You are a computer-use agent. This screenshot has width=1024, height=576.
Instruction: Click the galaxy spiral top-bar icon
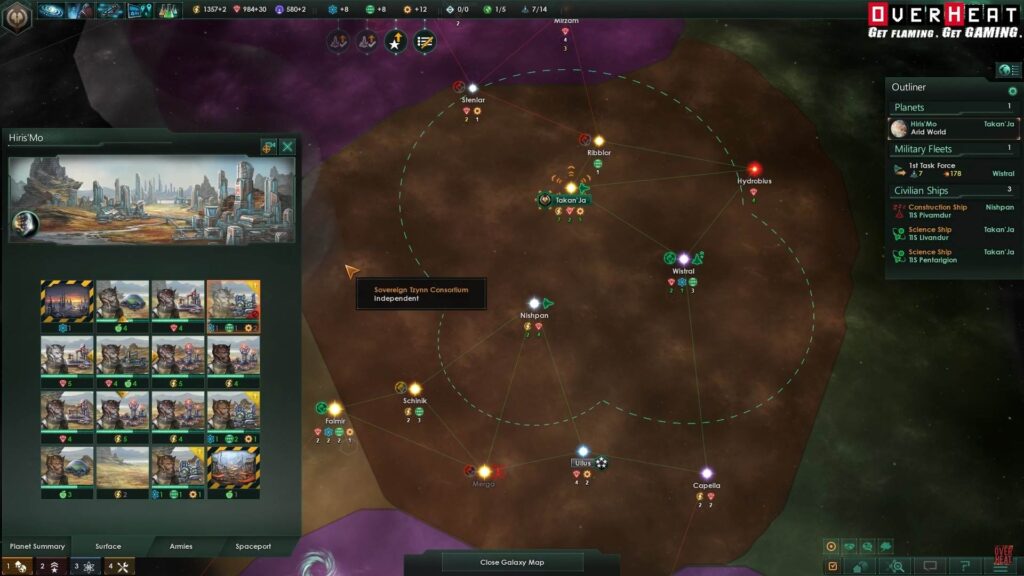50,11
